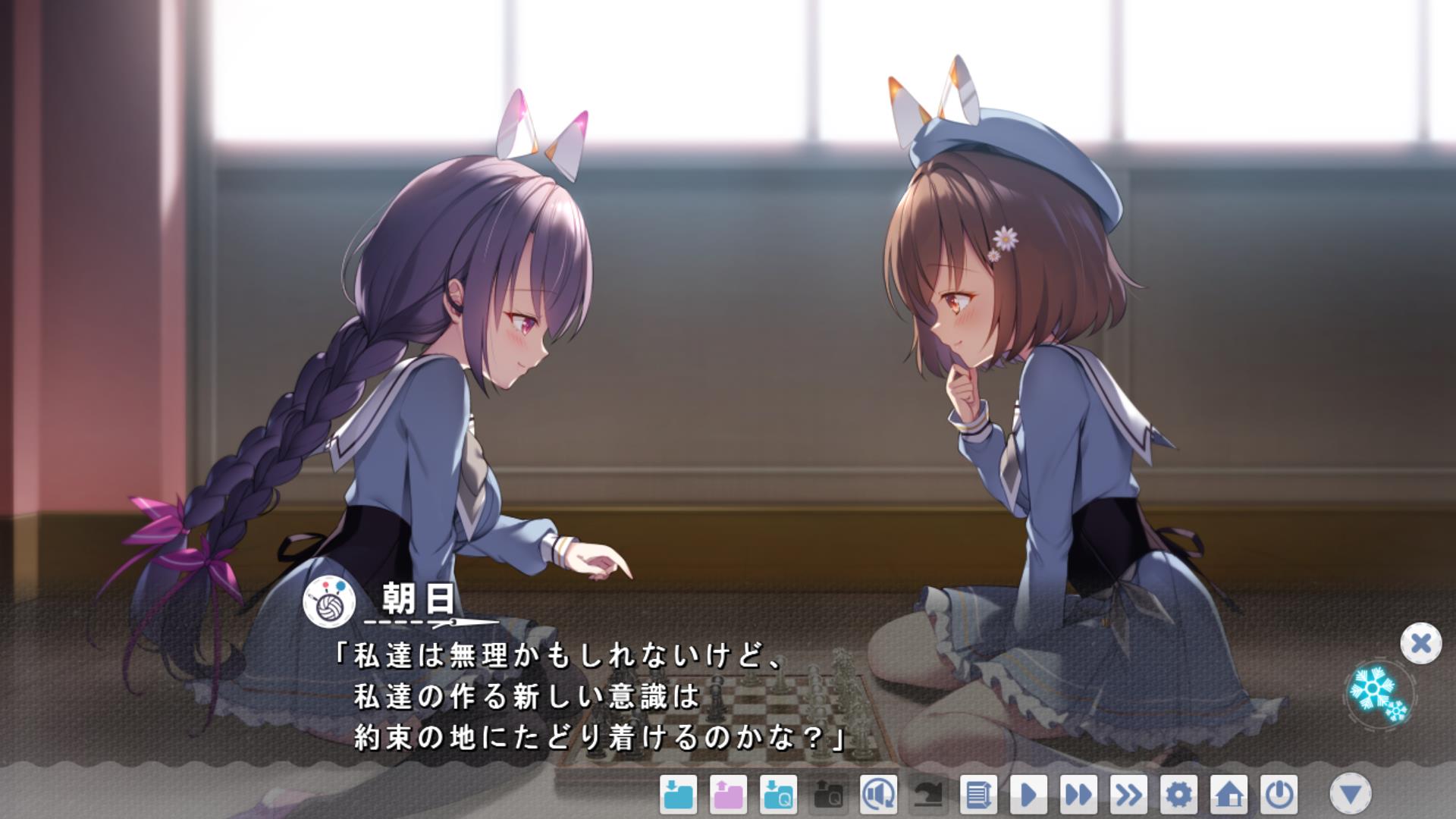Open the backlog text history

[x=978, y=795]
